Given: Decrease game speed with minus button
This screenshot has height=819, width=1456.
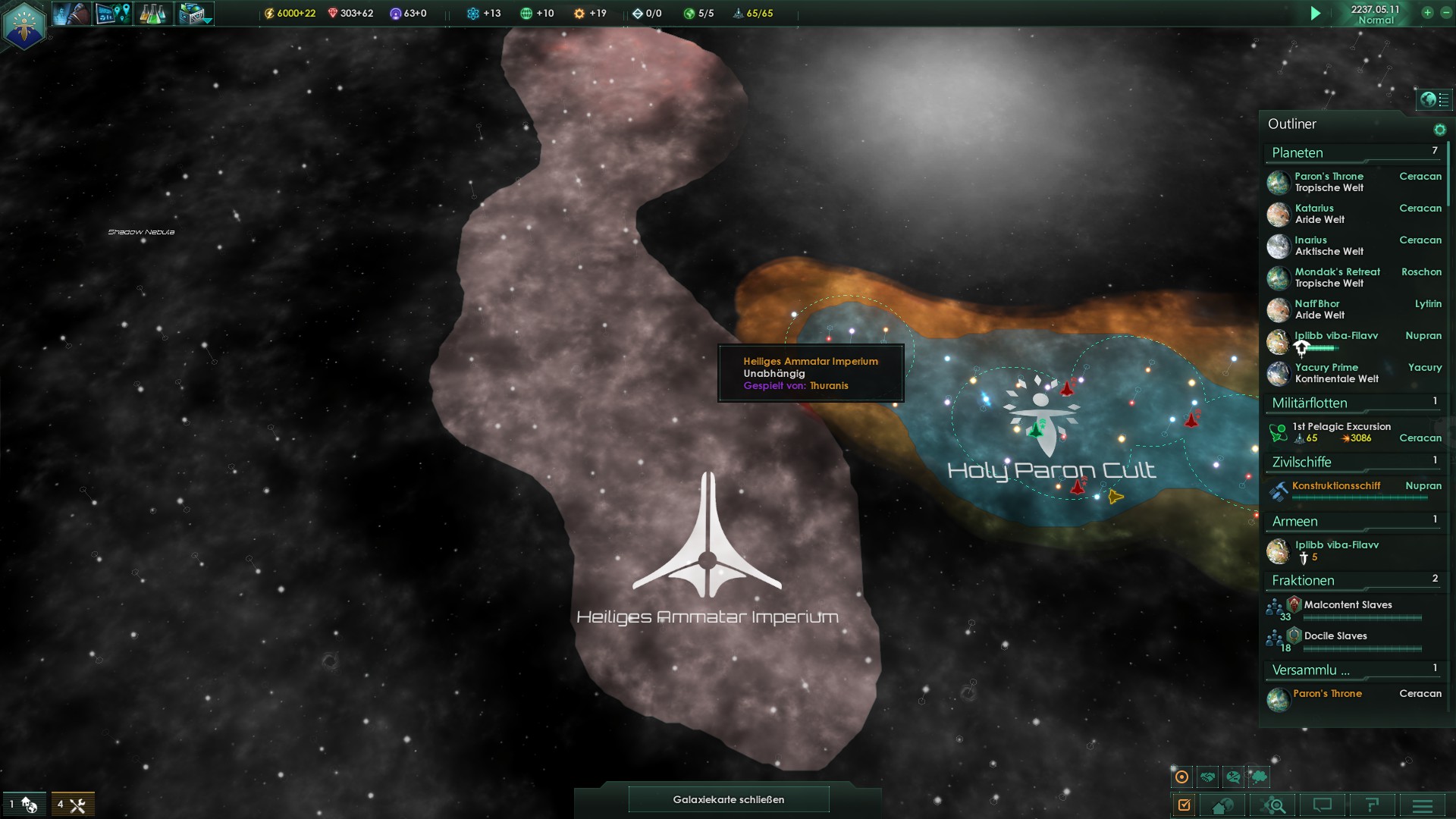Looking at the screenshot, I should pyautogui.click(x=1445, y=13).
